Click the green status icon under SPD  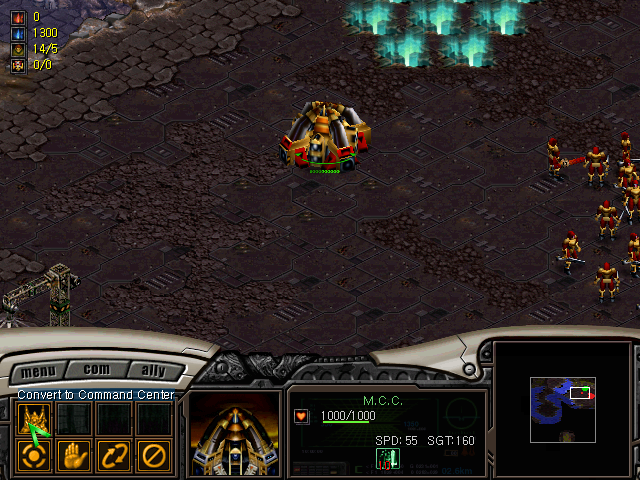point(387,458)
